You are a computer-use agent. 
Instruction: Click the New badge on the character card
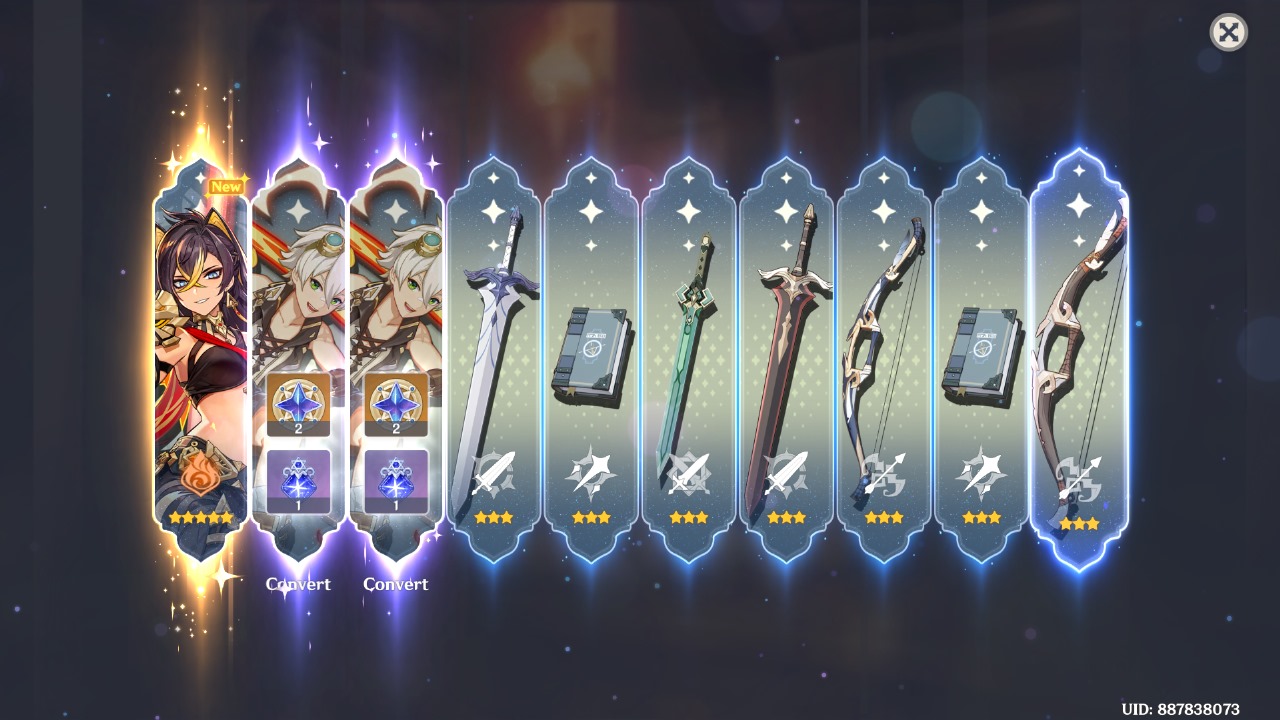click(228, 185)
